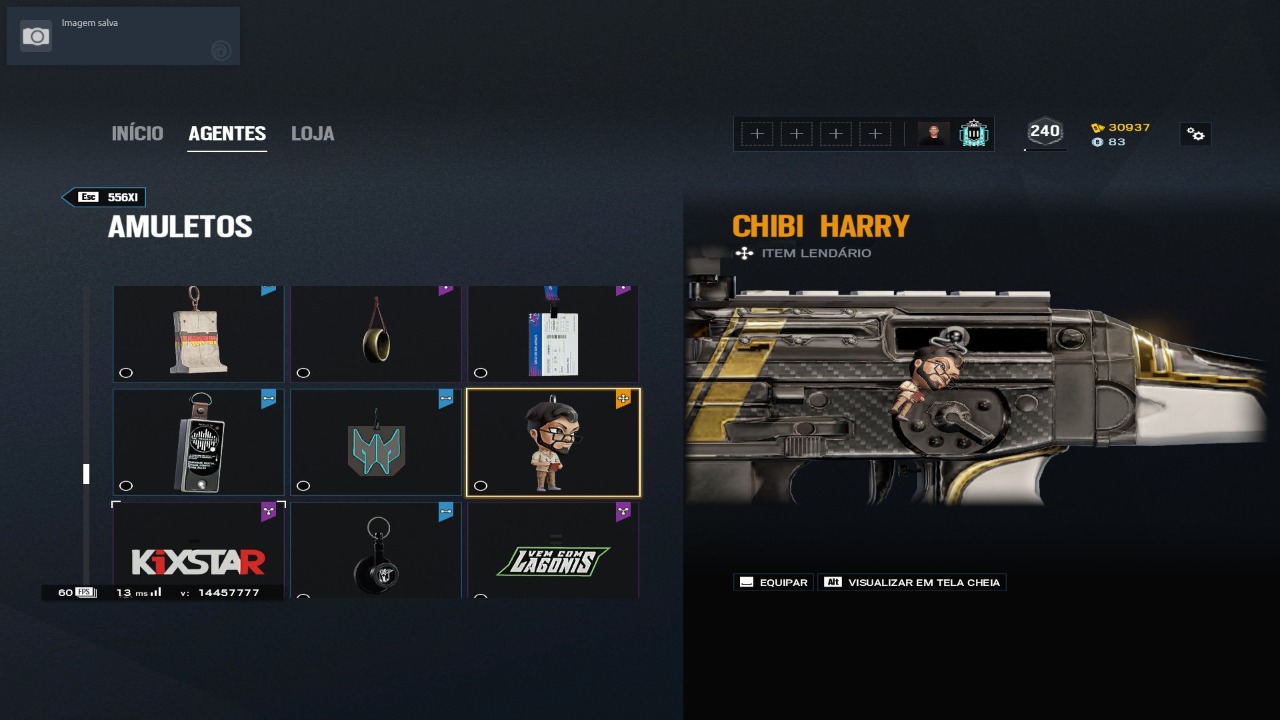Select the circle marker under Chibi Harry
The width and height of the screenshot is (1280, 720).
tap(481, 485)
